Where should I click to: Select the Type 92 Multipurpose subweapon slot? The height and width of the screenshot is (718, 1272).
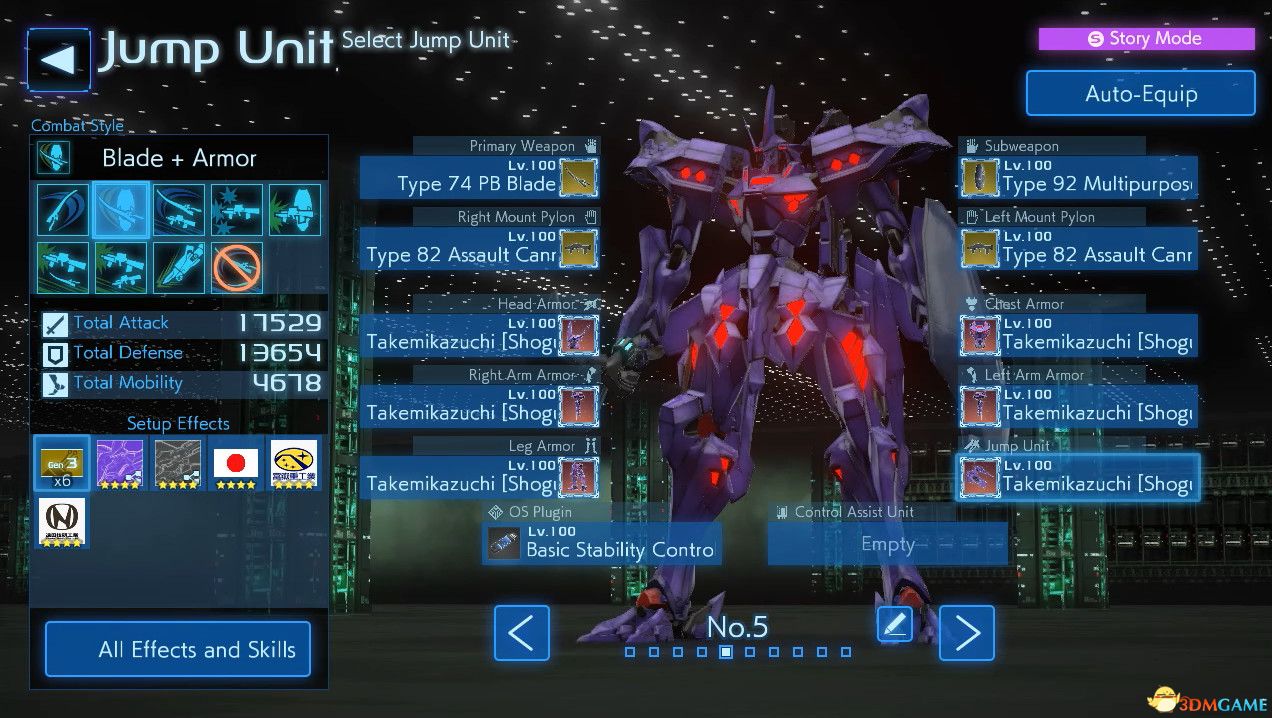pyautogui.click(x=1078, y=178)
